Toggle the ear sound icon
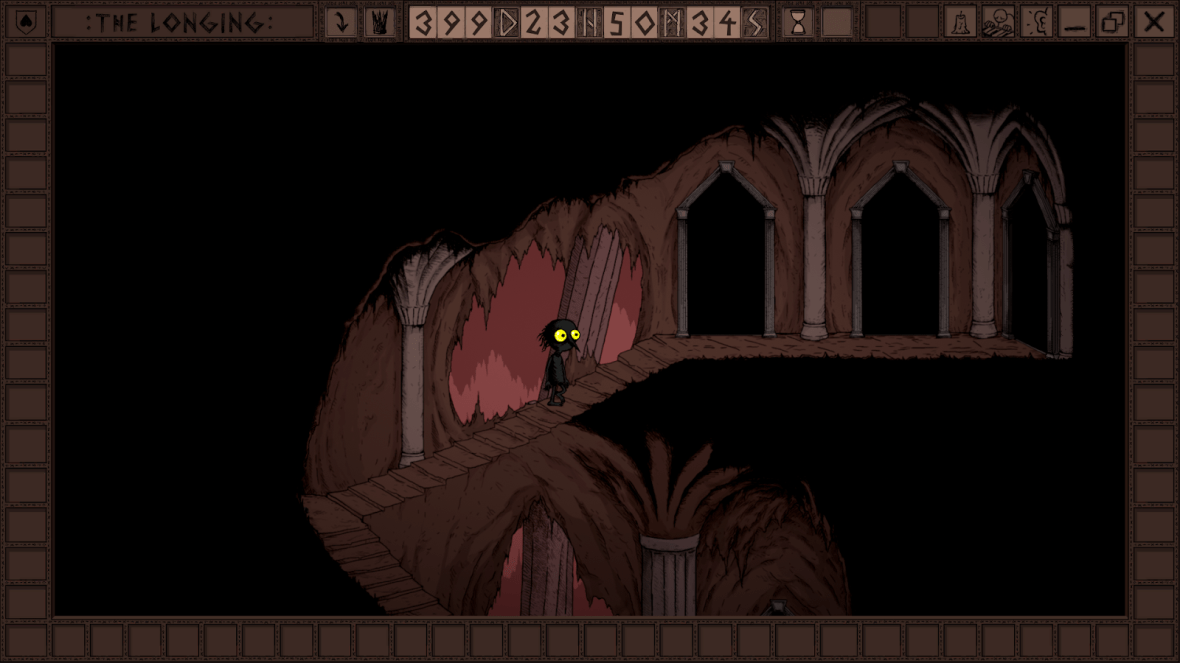The width and height of the screenshot is (1180, 663). click(x=1036, y=22)
